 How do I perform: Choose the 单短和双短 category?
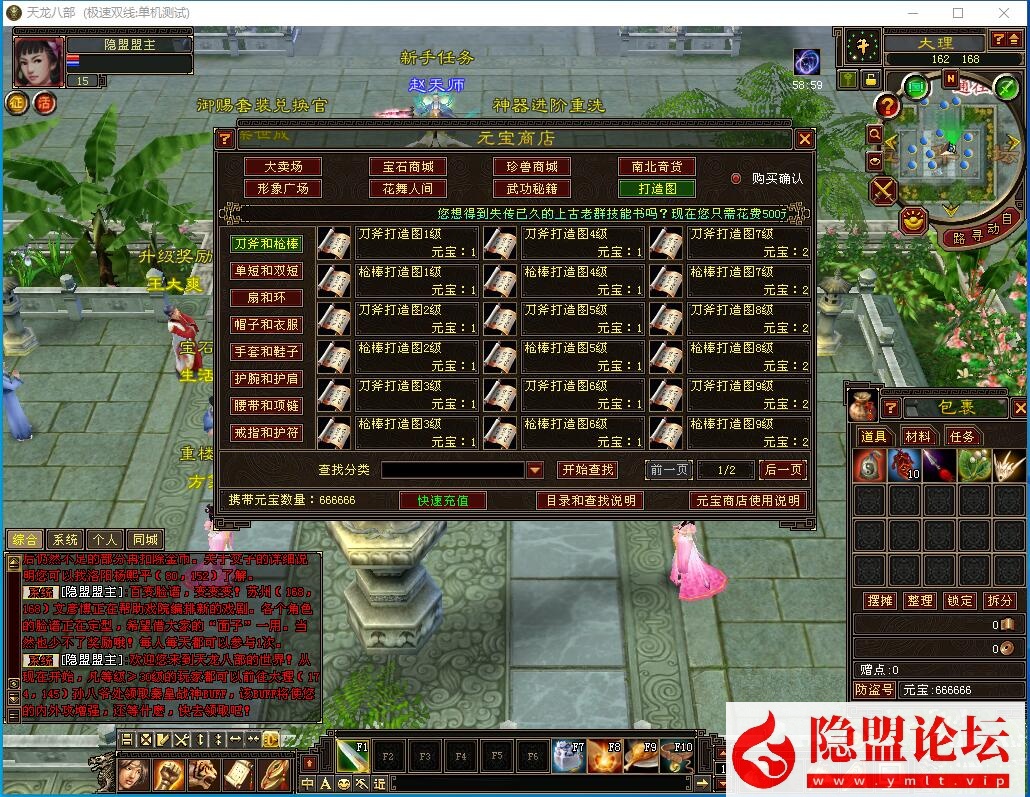(267, 271)
